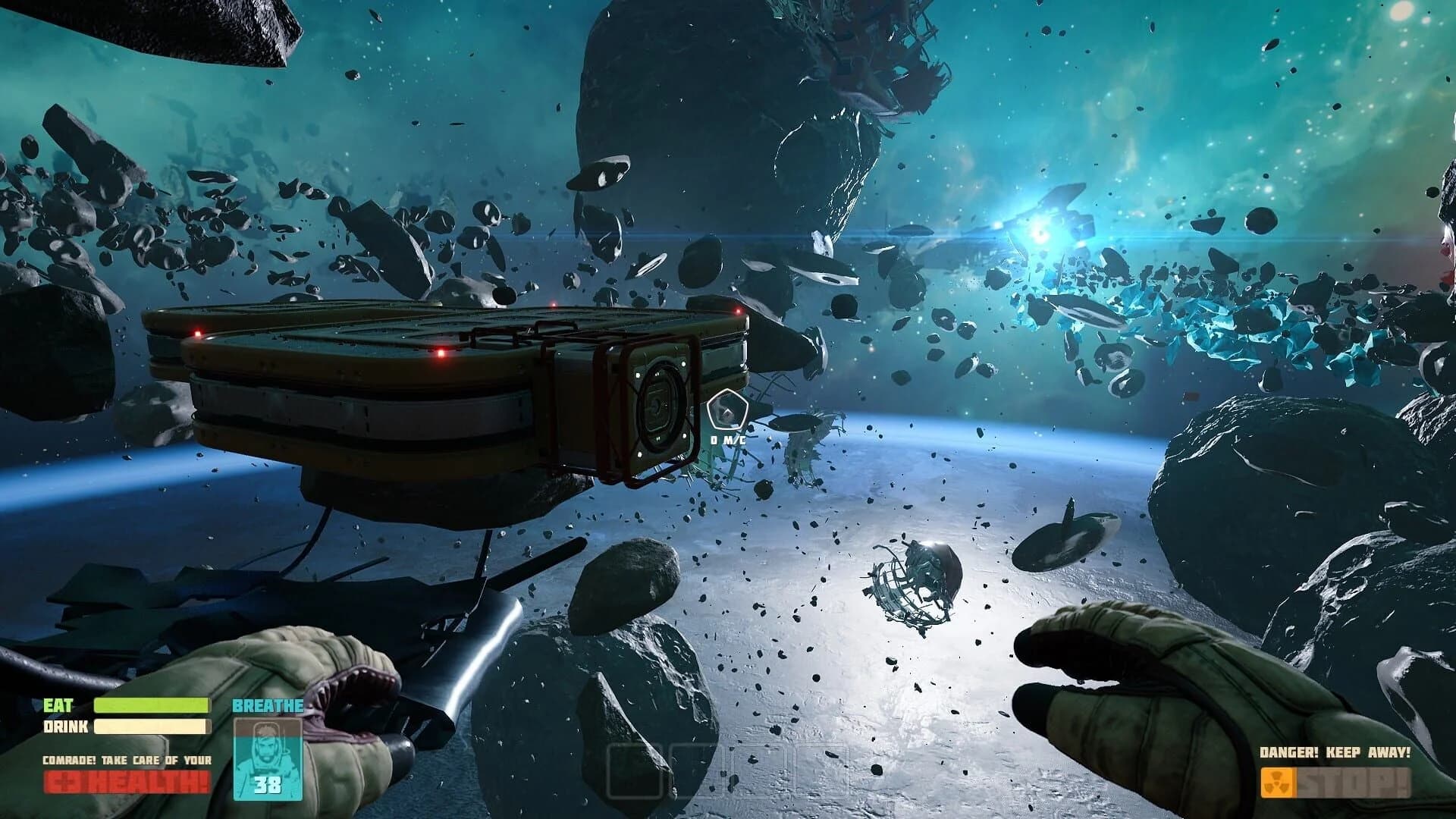Select the BREATHE label
The image size is (1456, 819).
point(269,705)
